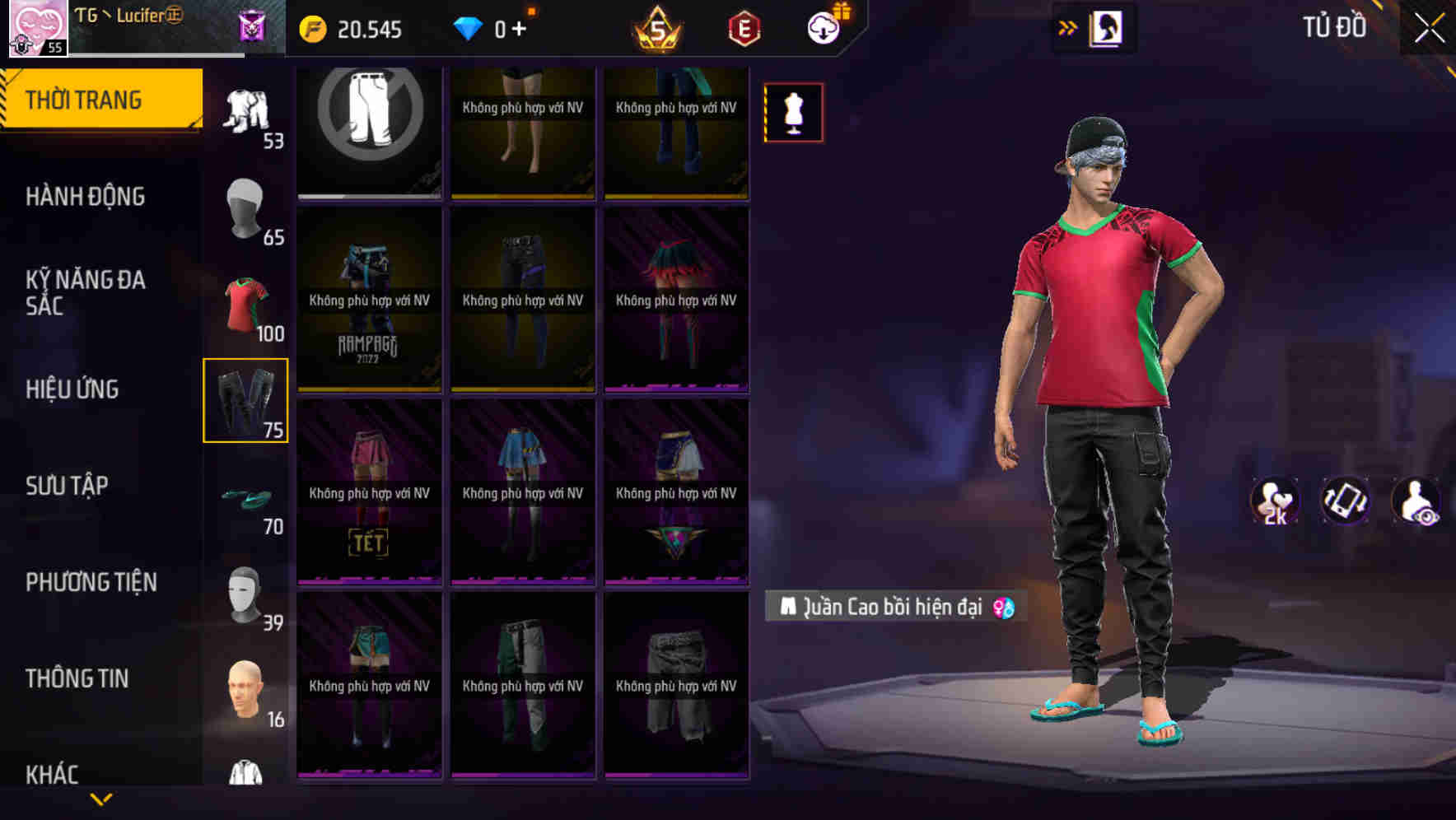Image resolution: width=1456 pixels, height=820 pixels.
Task: Click the mannequin outfit preset icon
Action: pos(792,112)
